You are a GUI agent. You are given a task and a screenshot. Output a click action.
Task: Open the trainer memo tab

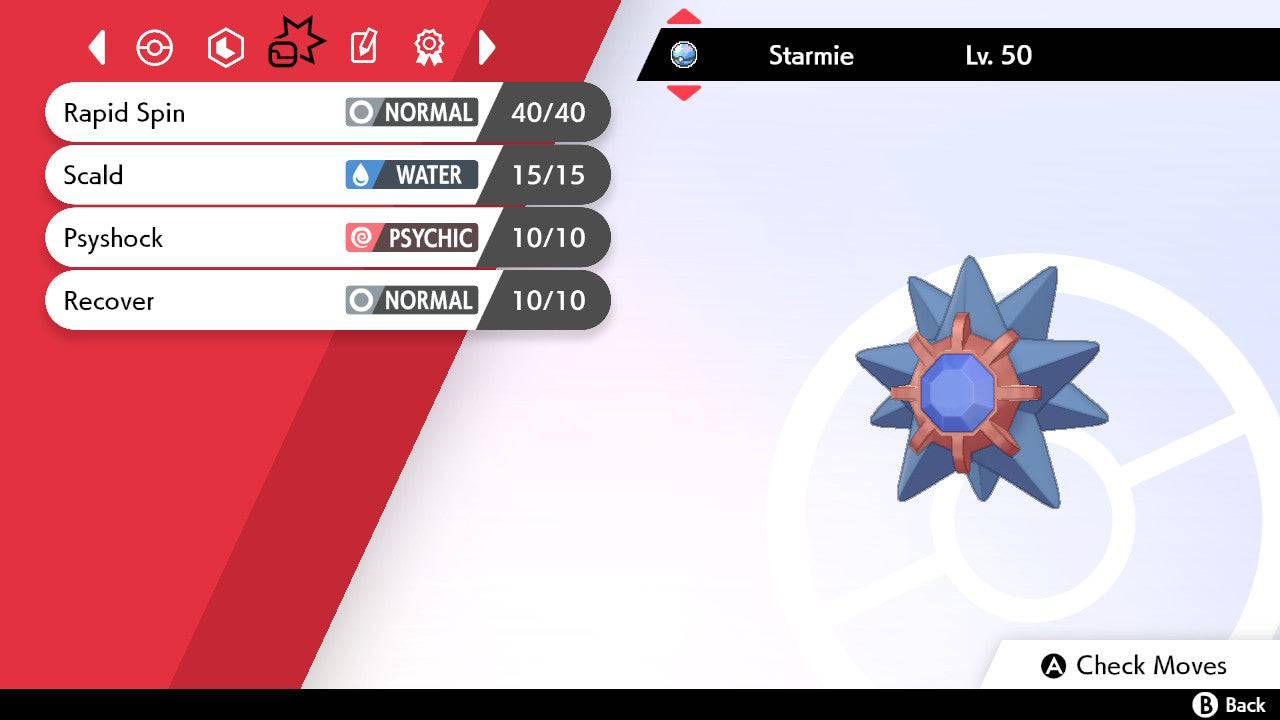(x=363, y=47)
